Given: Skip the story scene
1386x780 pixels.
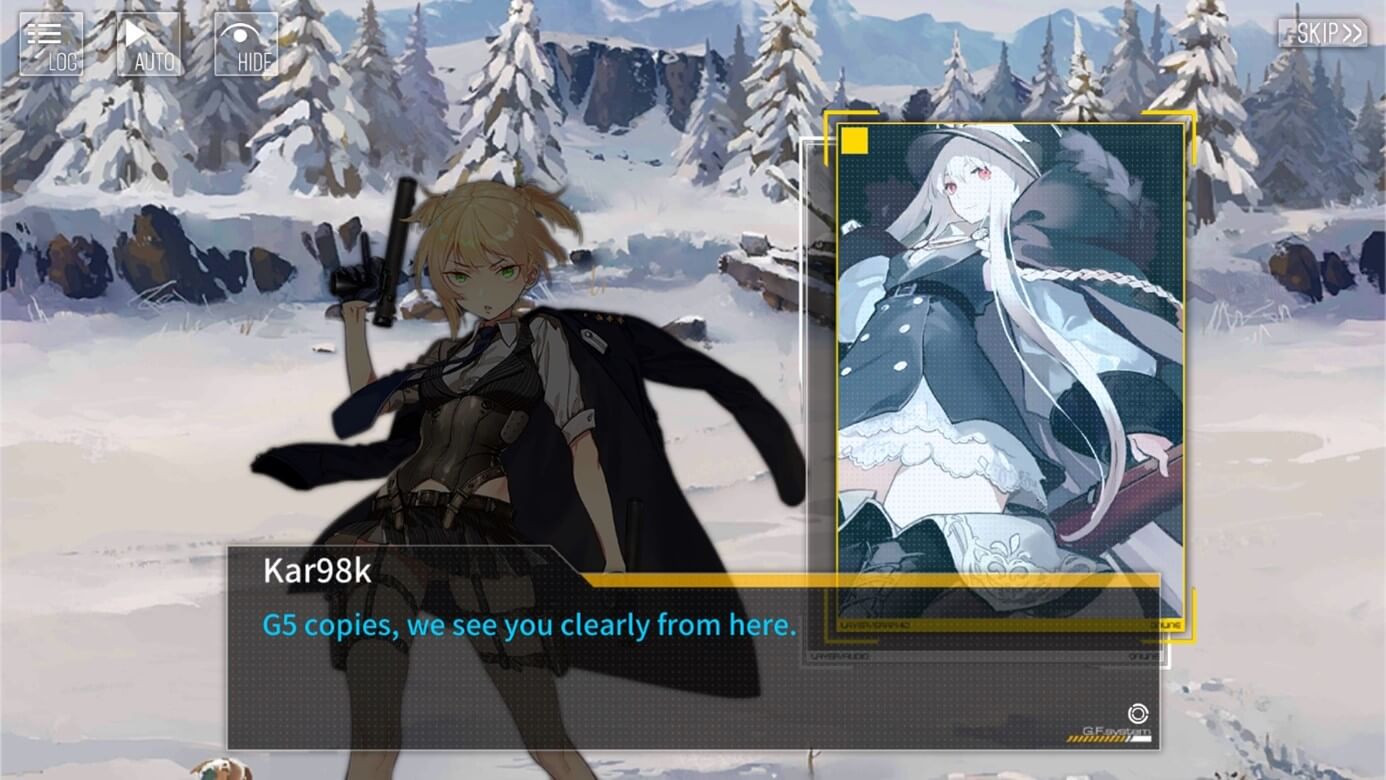Looking at the screenshot, I should (1322, 33).
